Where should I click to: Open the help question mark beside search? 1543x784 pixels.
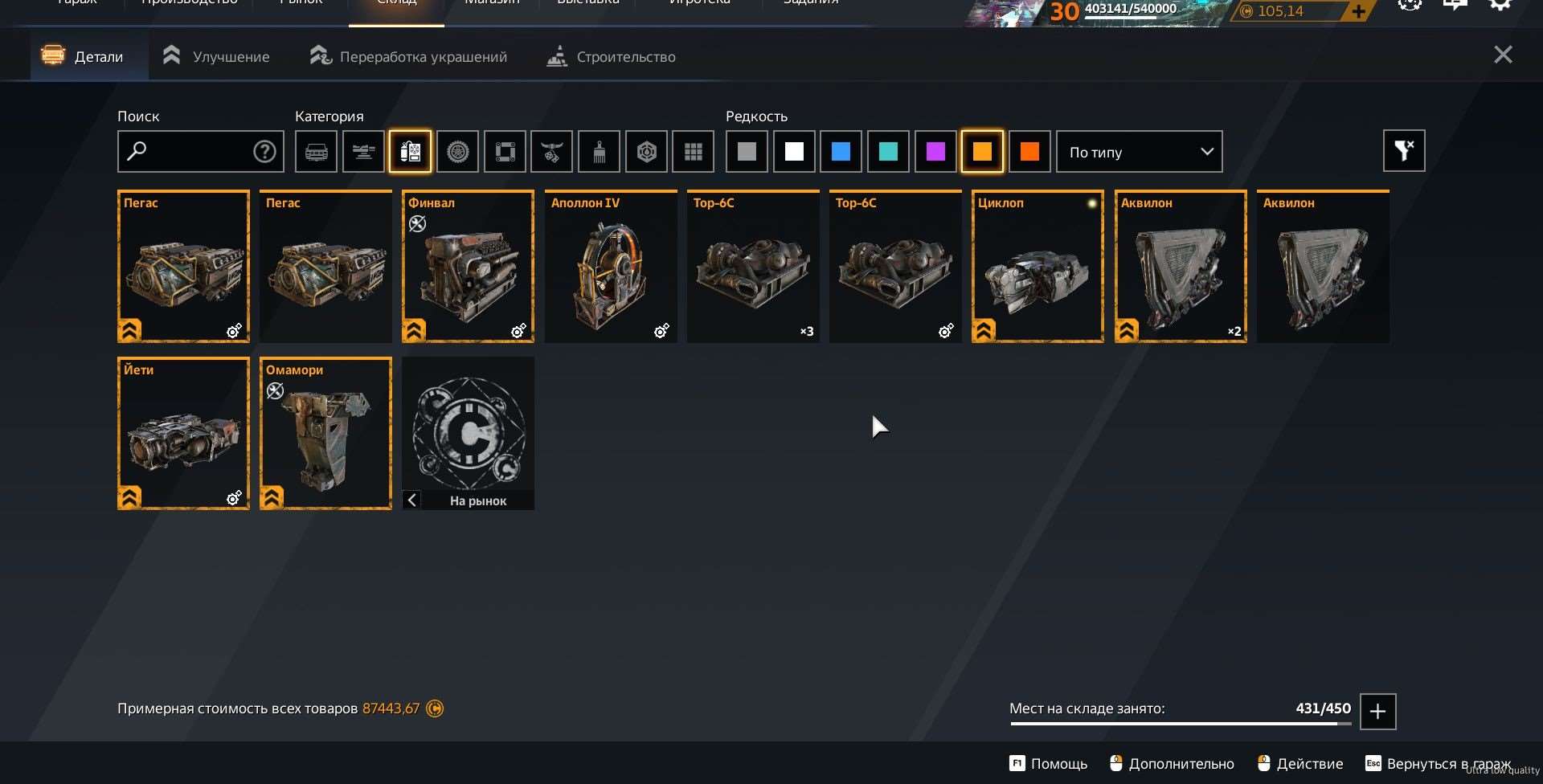(264, 151)
